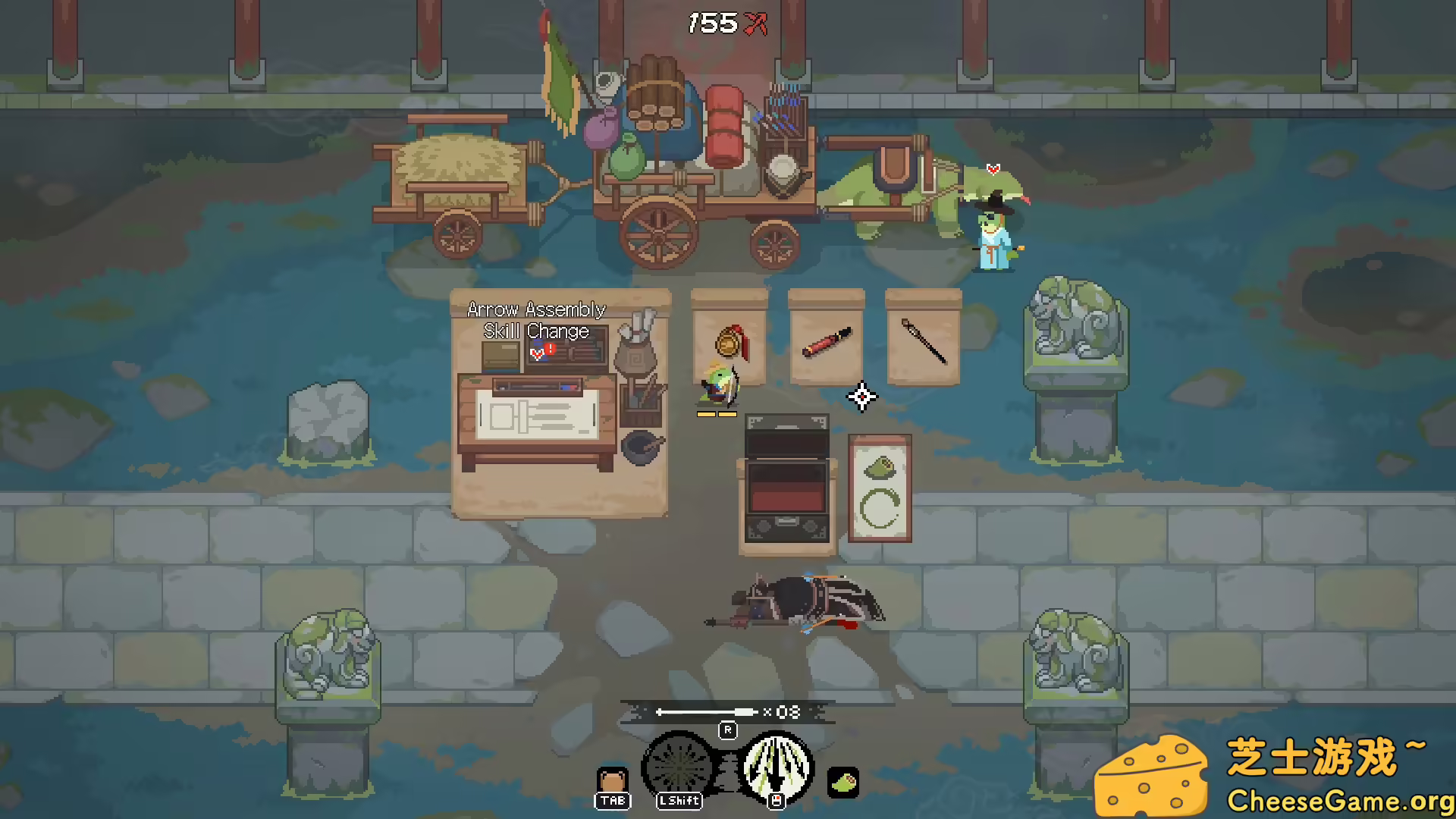
Task: Open the hanging scroll painting panel
Action: pos(880,489)
